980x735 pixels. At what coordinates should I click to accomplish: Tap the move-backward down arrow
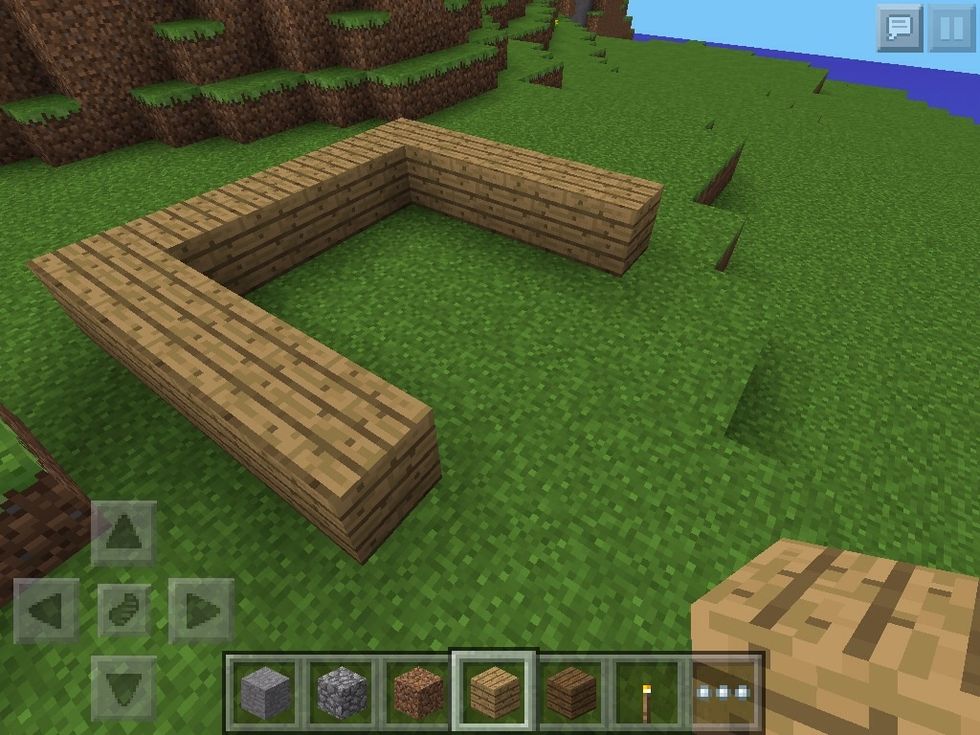click(124, 688)
